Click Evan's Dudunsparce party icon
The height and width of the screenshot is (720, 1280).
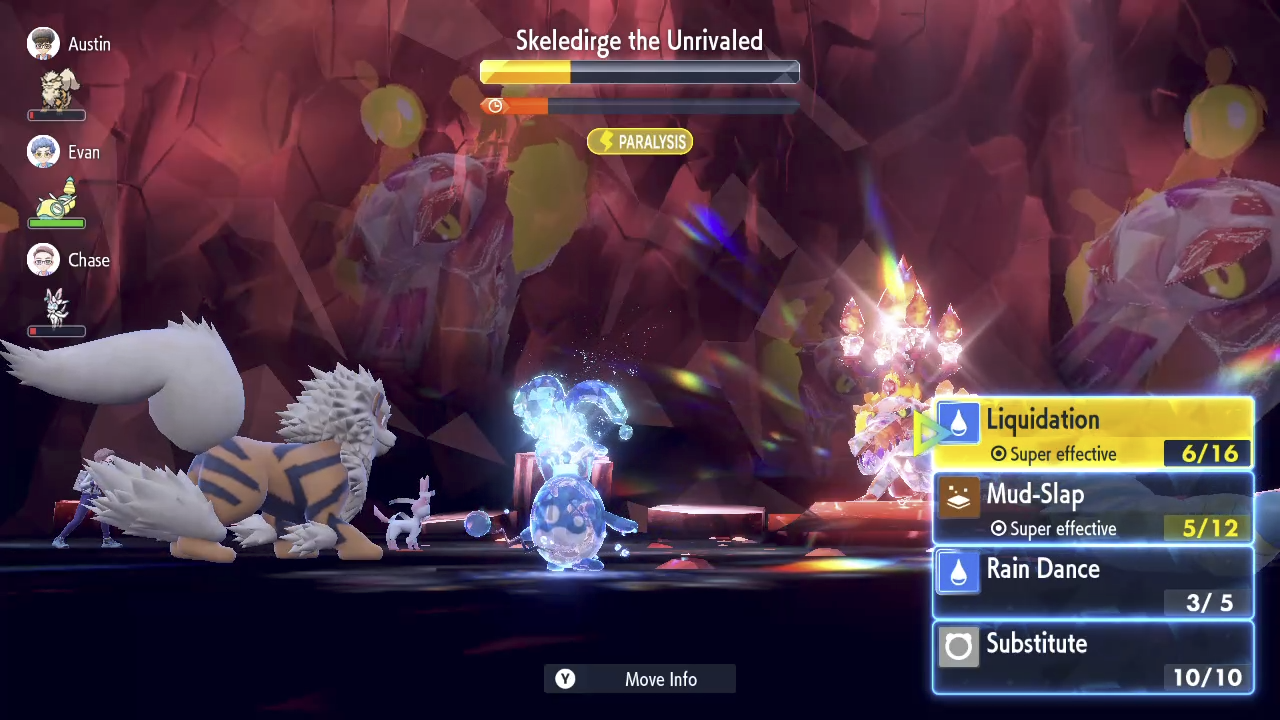[x=58, y=197]
